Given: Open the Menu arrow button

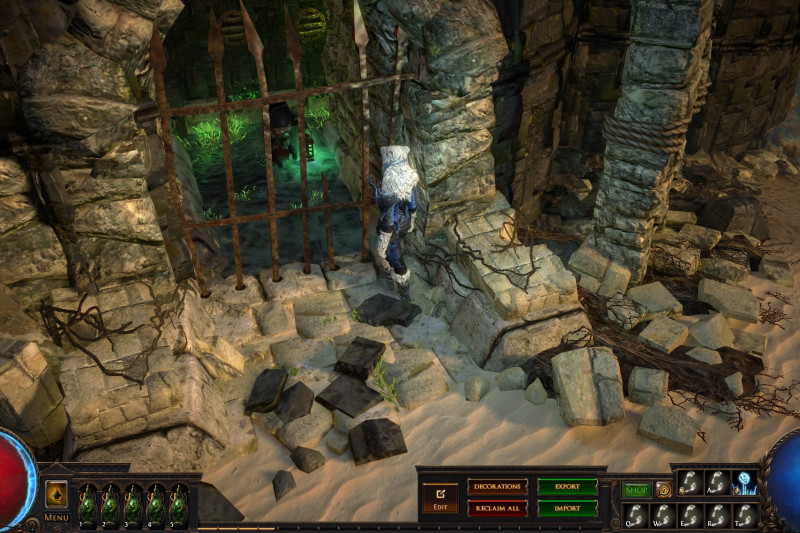Looking at the screenshot, I should [x=56, y=494].
